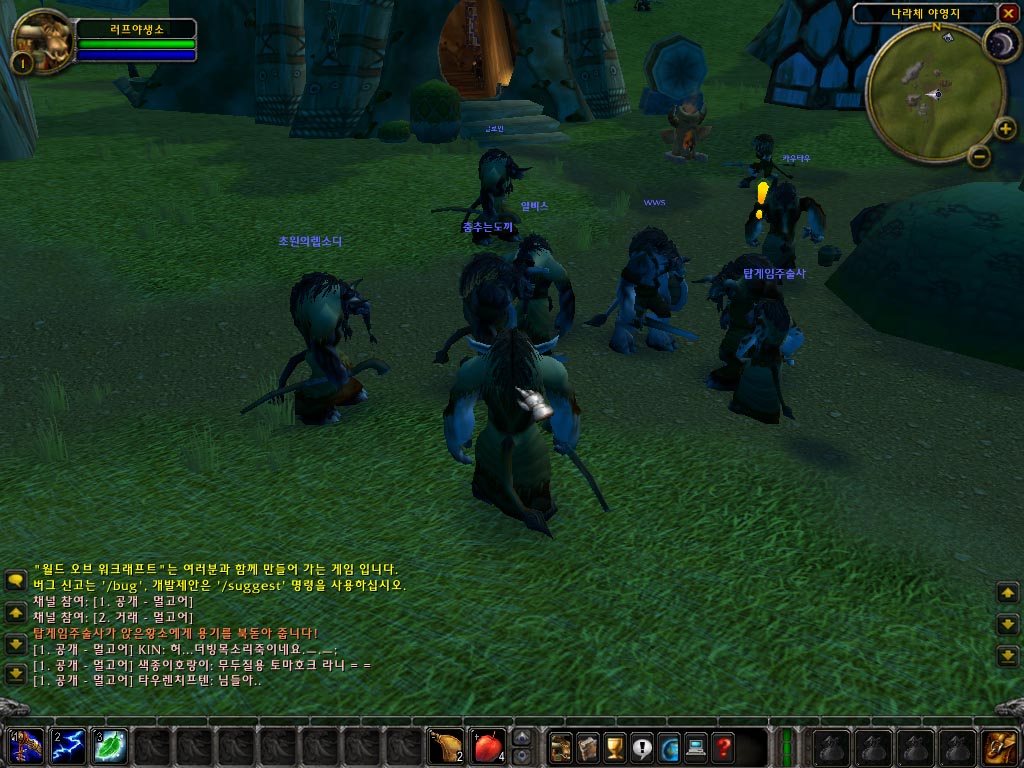
Task: Zoom in on the minimap
Action: coord(1005,129)
